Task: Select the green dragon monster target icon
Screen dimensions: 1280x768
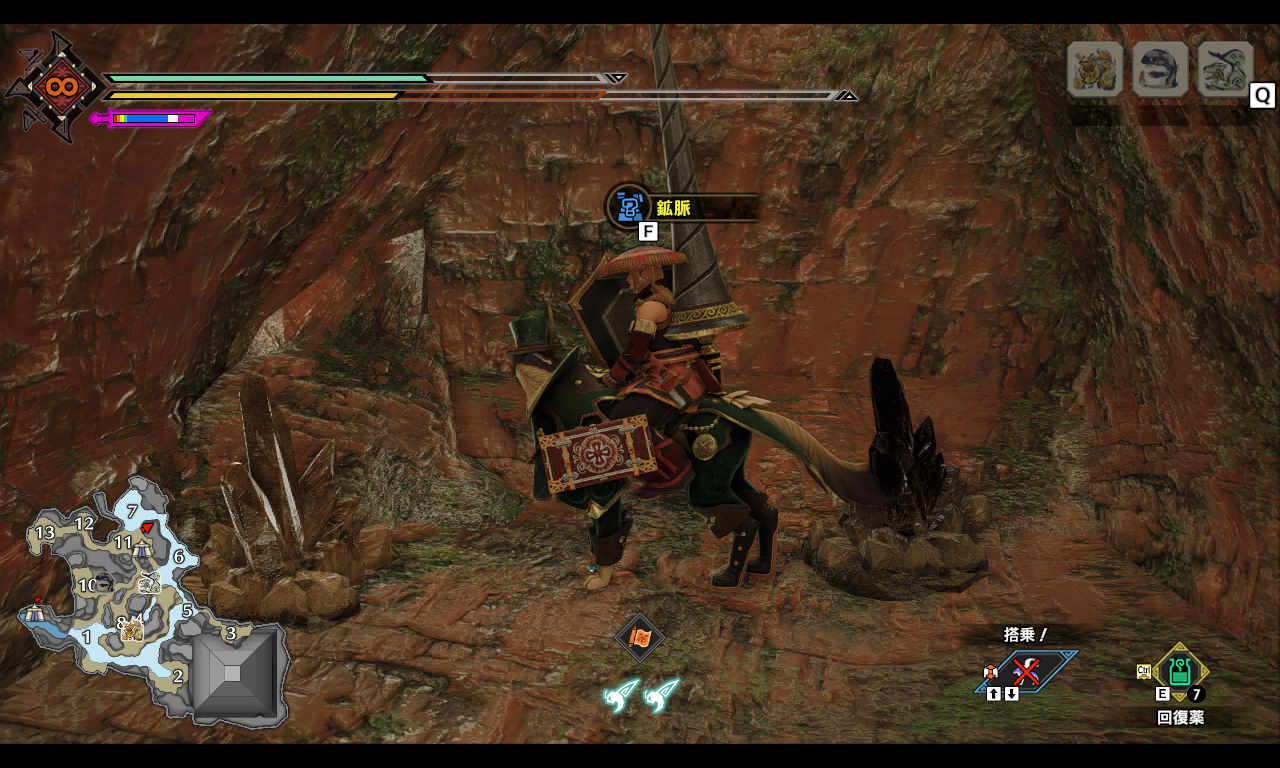Action: click(x=1225, y=69)
